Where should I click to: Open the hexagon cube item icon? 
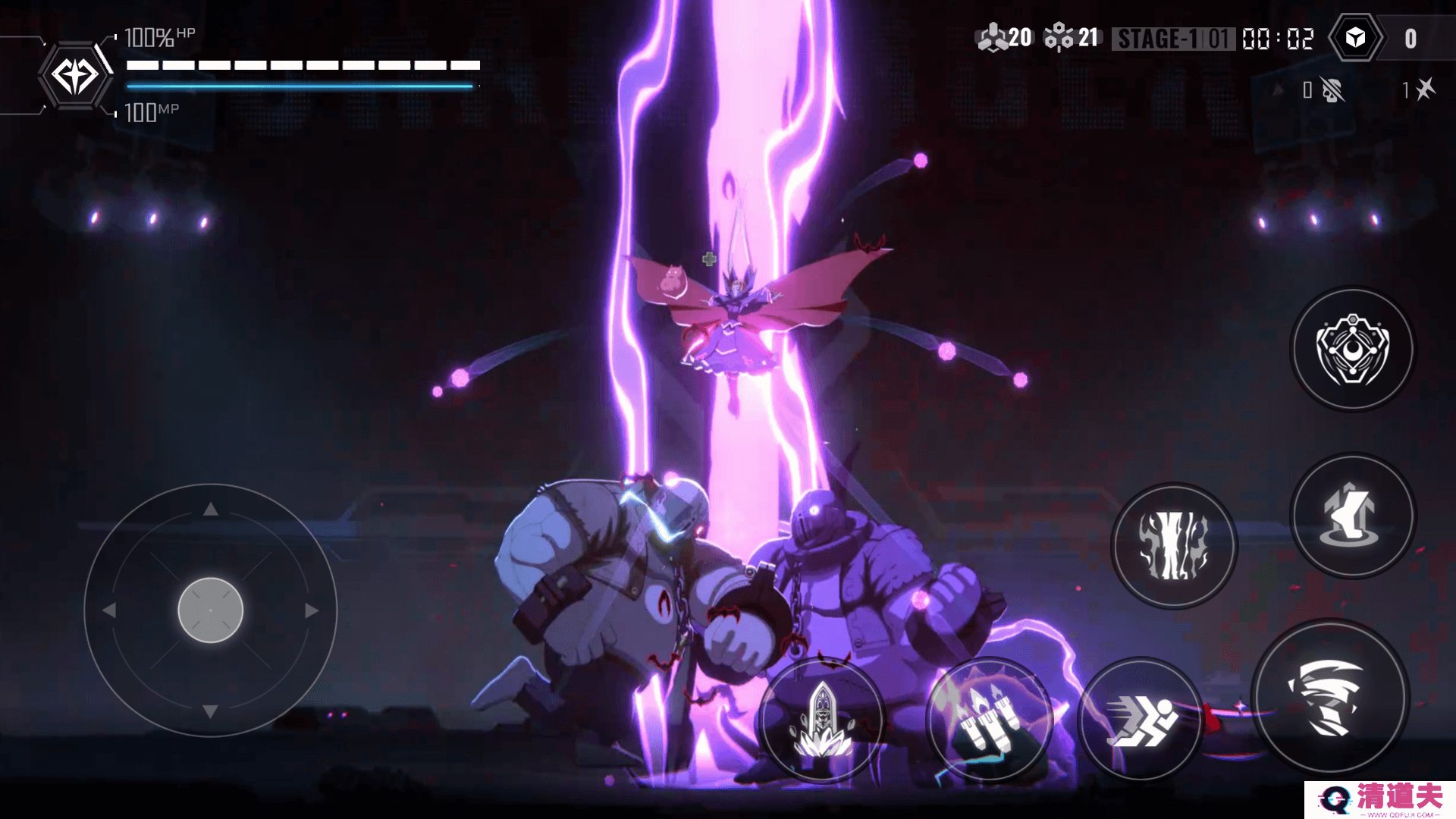tap(1356, 38)
